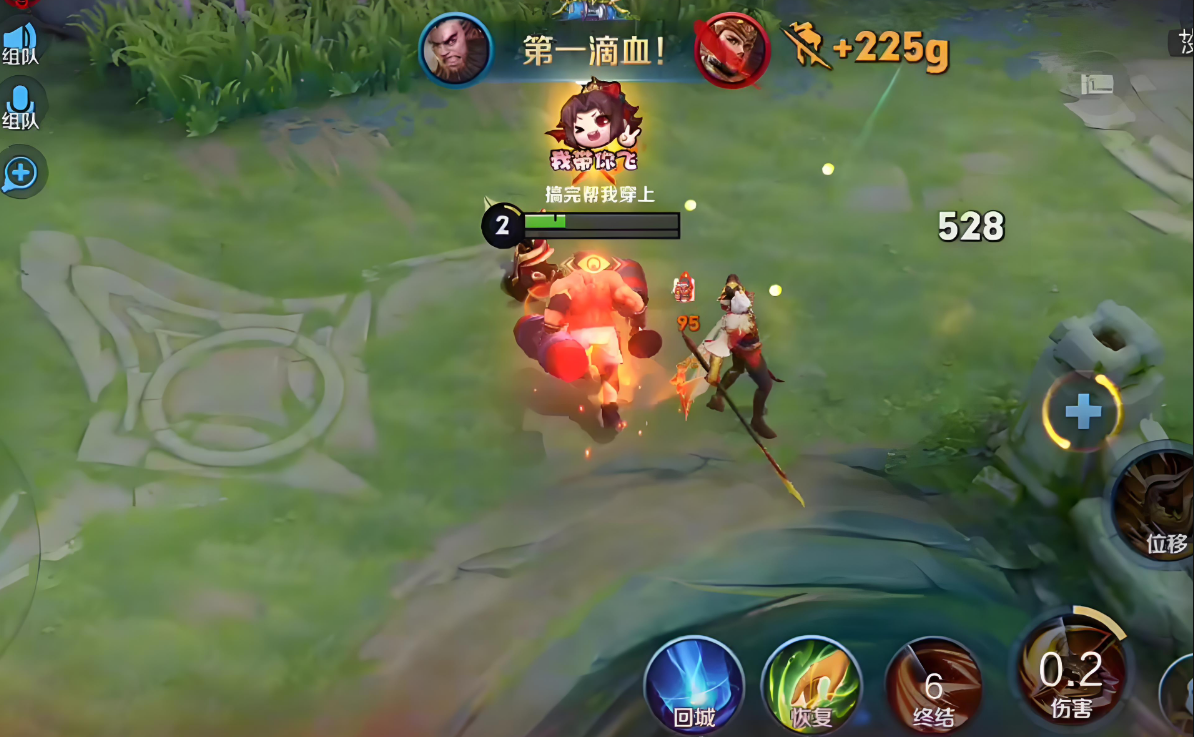Click the blue plus skill upgrade button
The height and width of the screenshot is (737, 1194).
coord(1082,411)
